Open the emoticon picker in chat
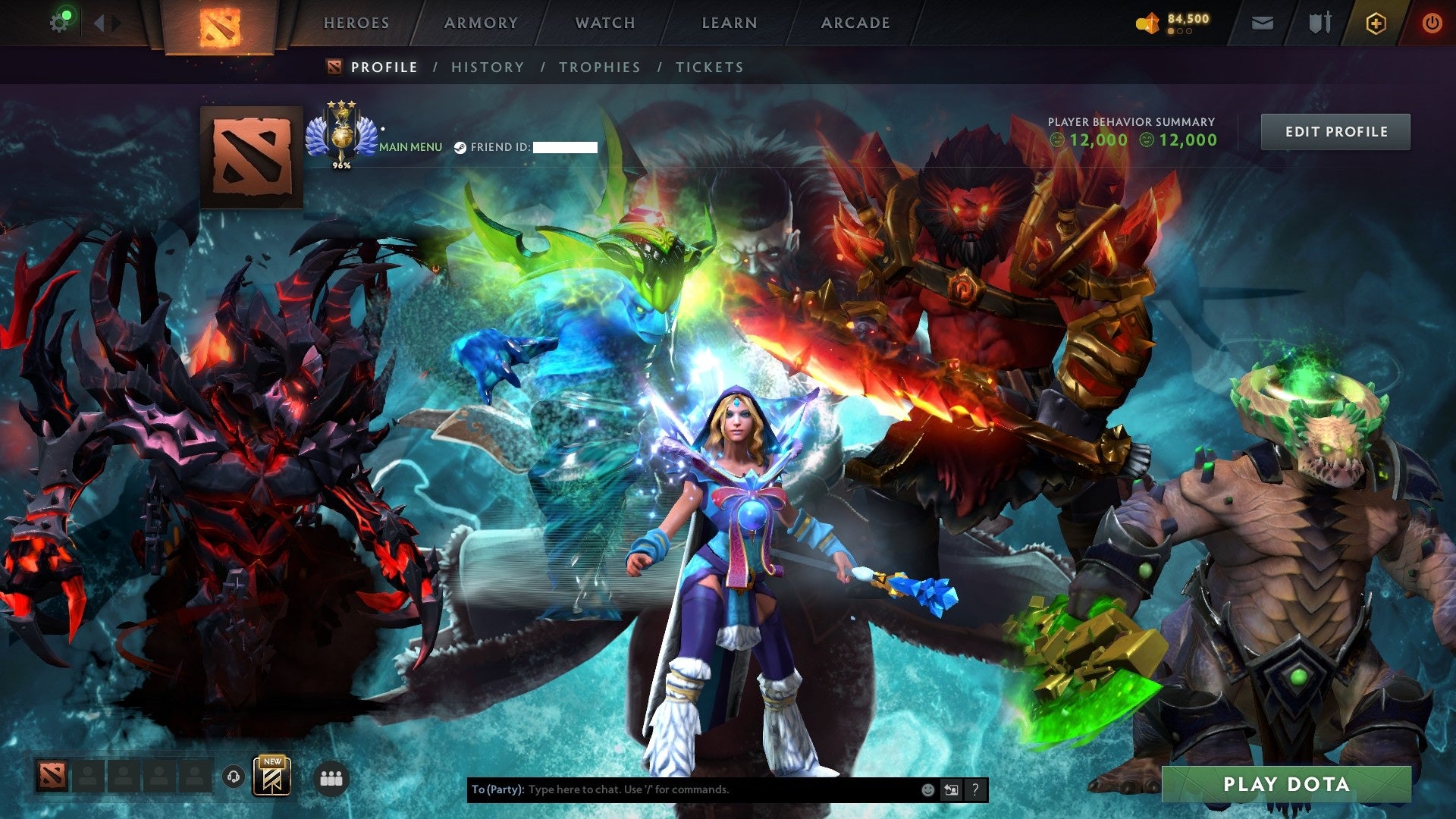Viewport: 1456px width, 819px height. tap(927, 789)
